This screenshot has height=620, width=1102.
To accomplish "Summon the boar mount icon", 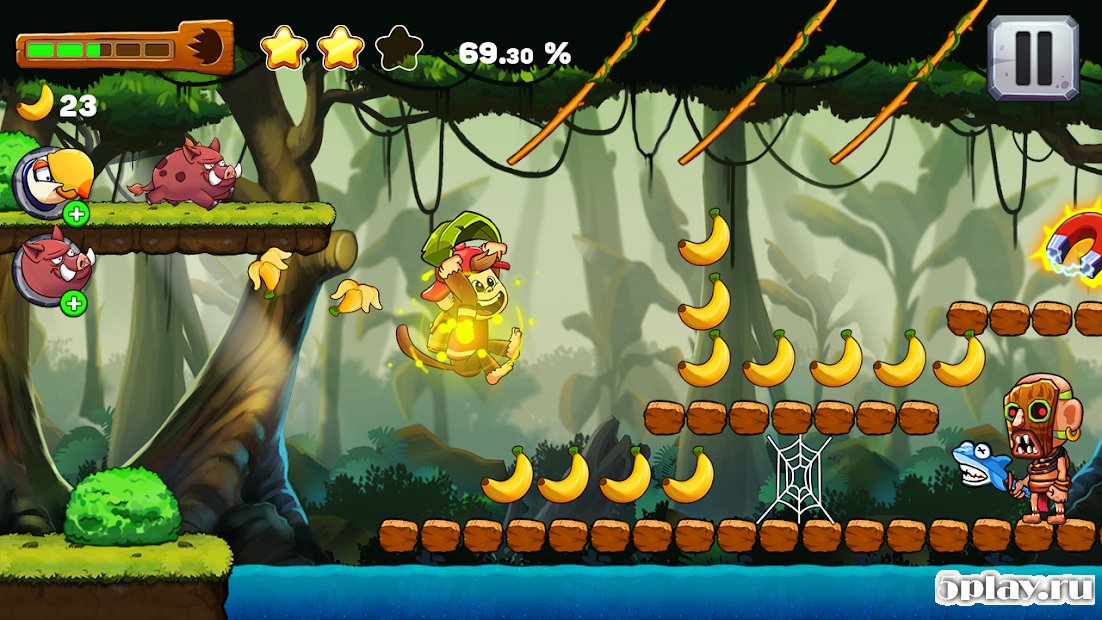I will [46, 266].
